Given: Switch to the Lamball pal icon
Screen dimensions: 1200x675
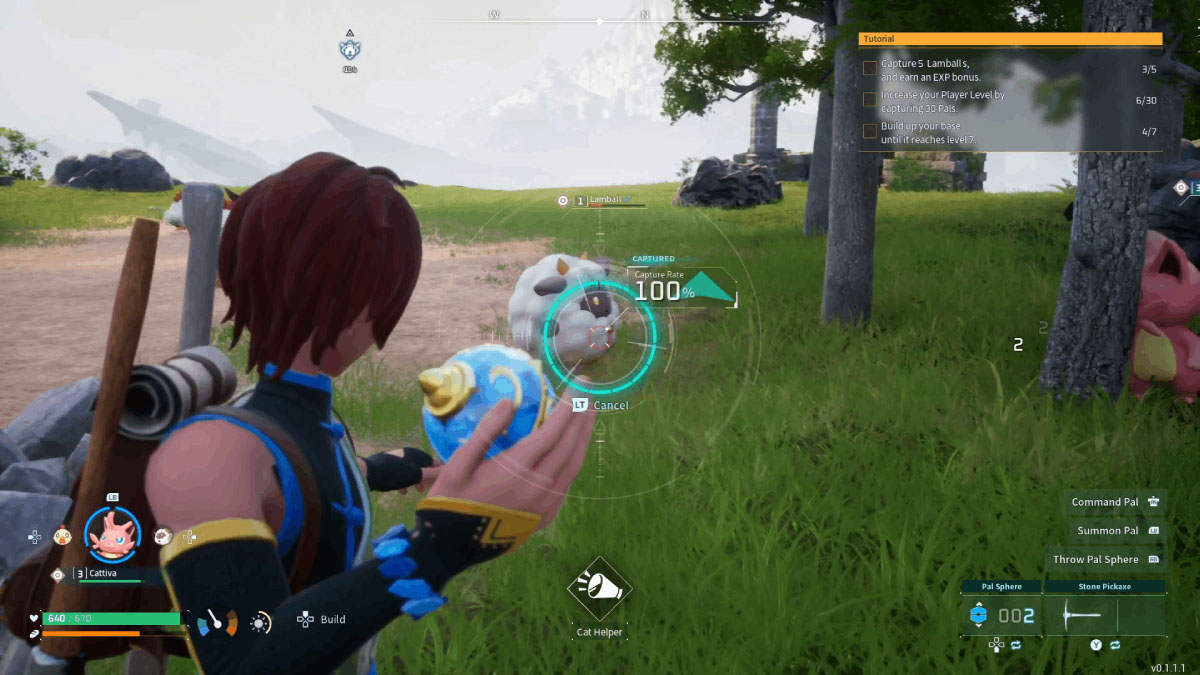Looking at the screenshot, I should [163, 536].
